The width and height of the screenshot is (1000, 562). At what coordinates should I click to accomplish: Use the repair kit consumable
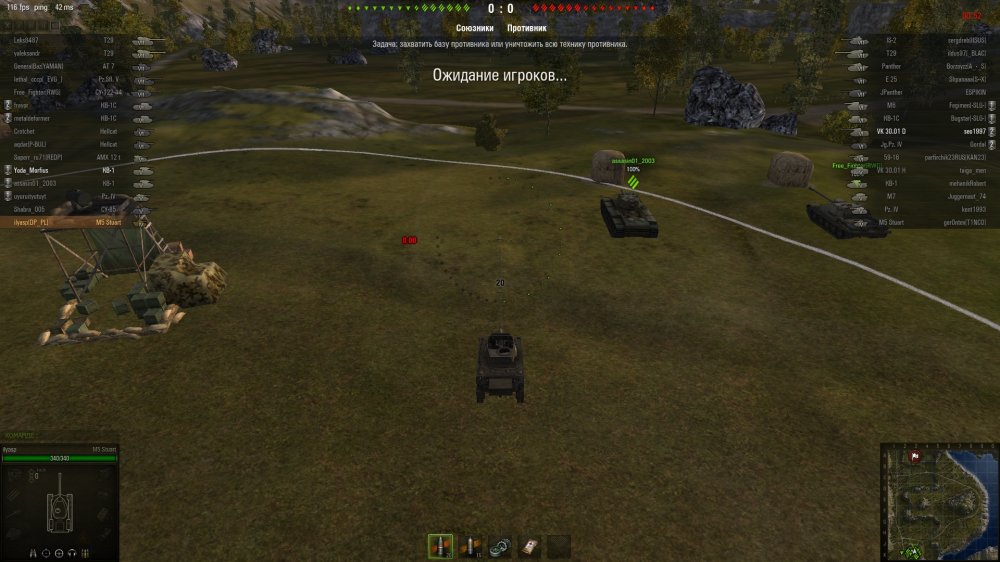coord(499,546)
